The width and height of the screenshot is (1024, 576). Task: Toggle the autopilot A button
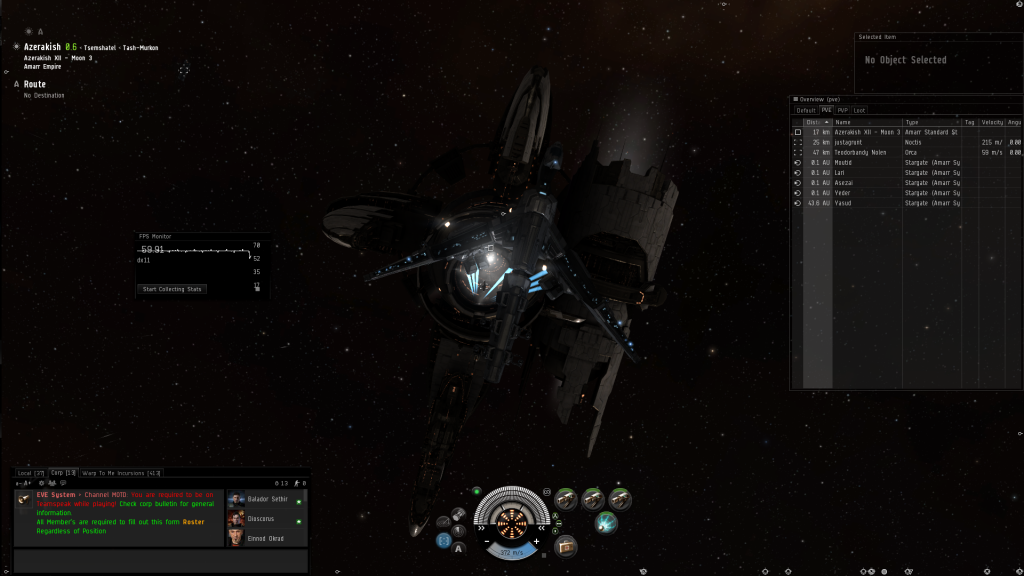458,548
